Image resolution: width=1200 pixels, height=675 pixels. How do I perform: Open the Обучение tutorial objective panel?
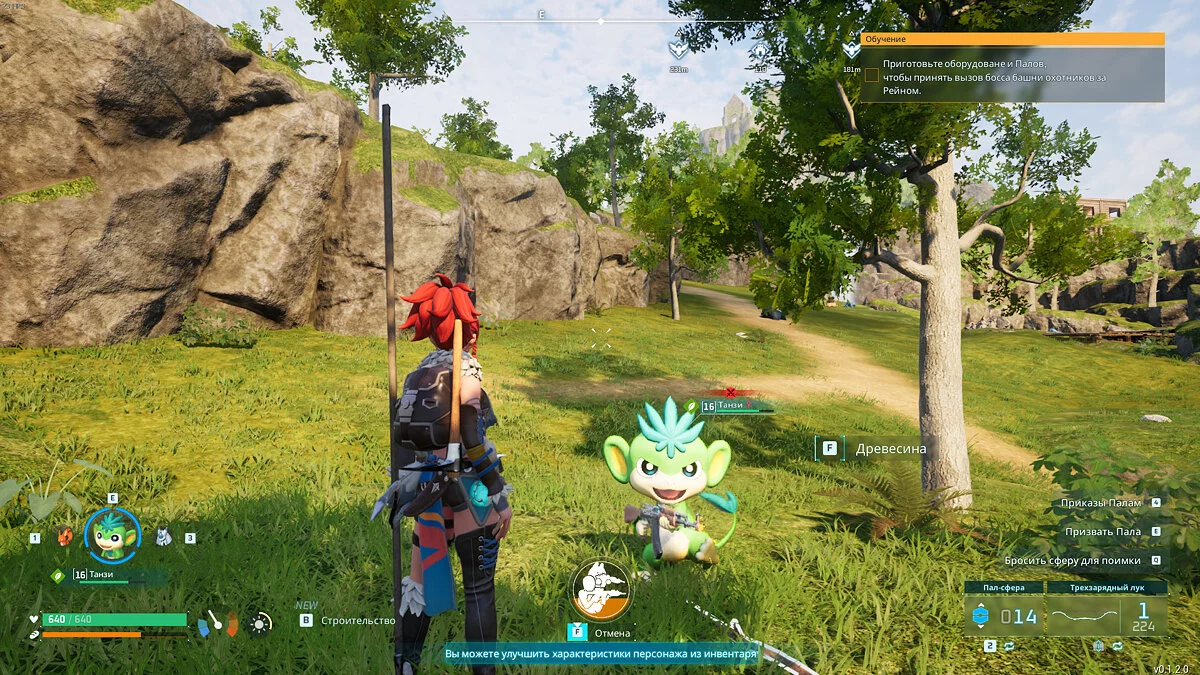pos(1012,39)
